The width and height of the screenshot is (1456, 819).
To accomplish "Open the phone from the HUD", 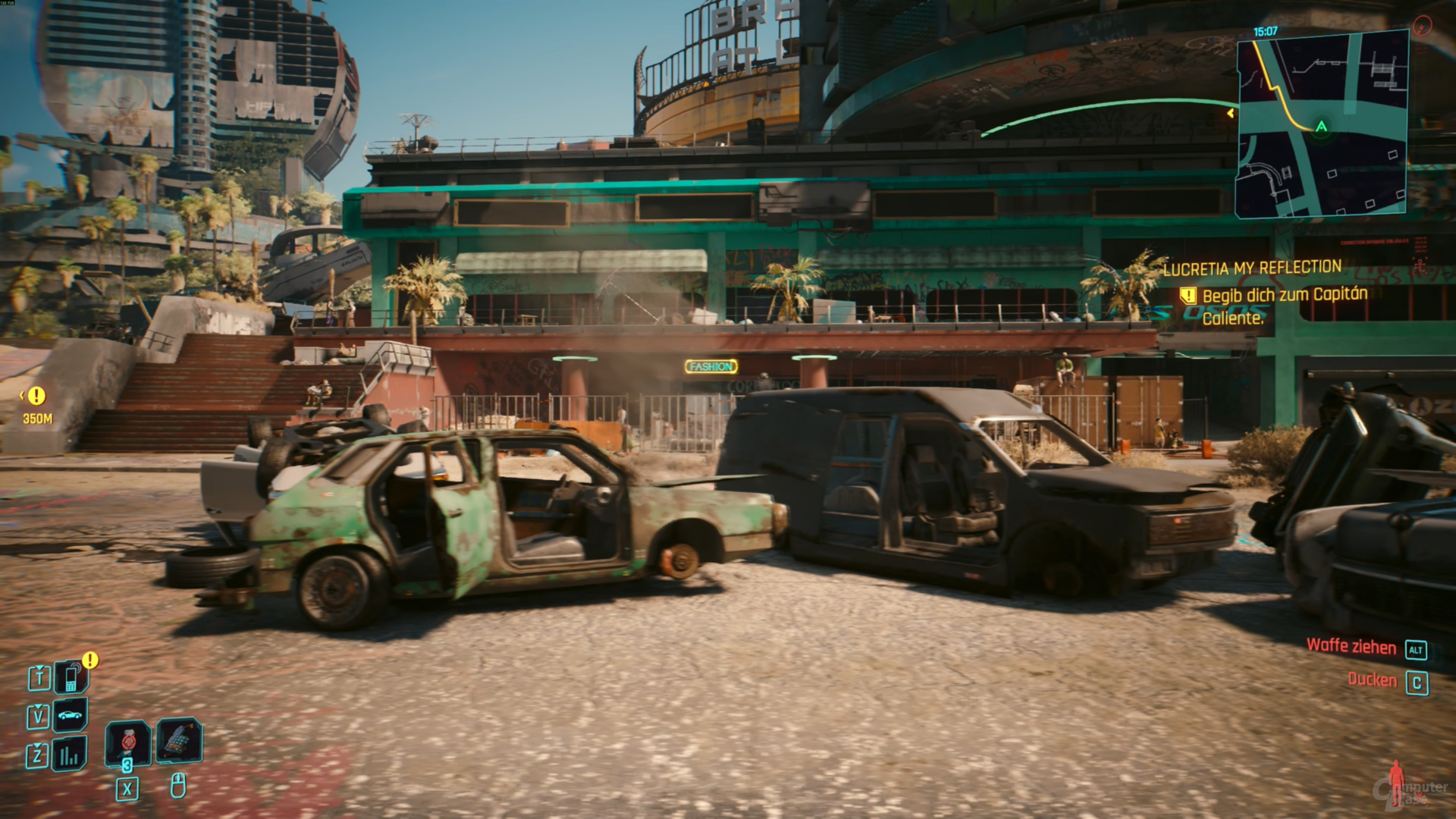I will [71, 677].
